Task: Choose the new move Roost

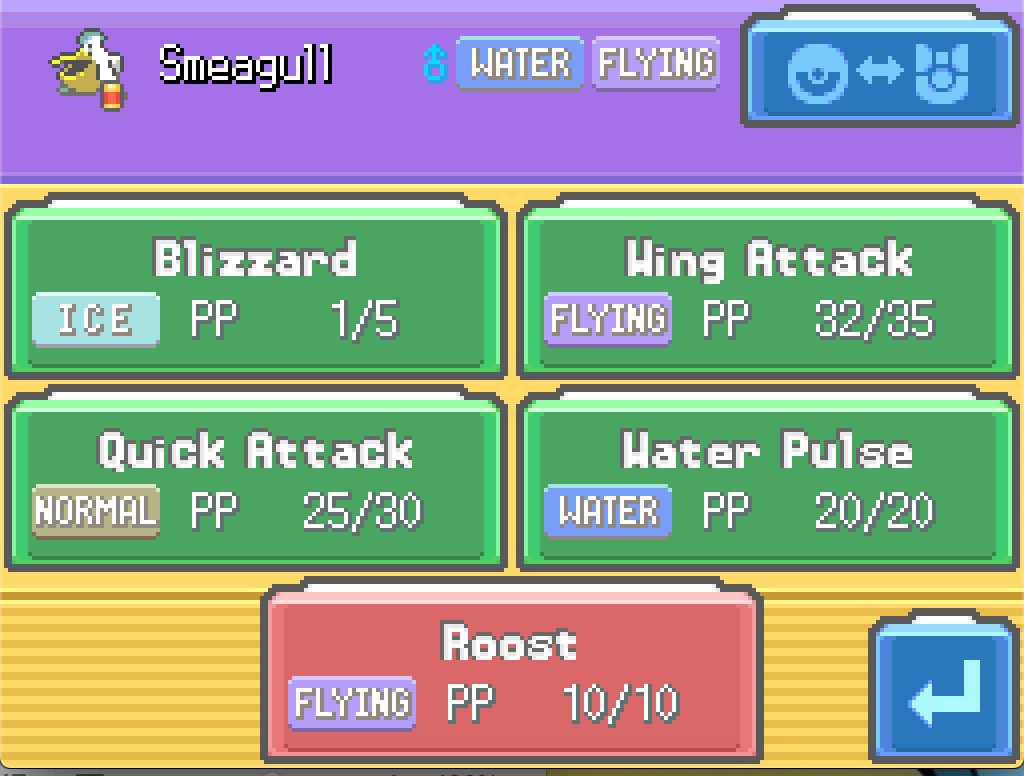Action: (510, 672)
